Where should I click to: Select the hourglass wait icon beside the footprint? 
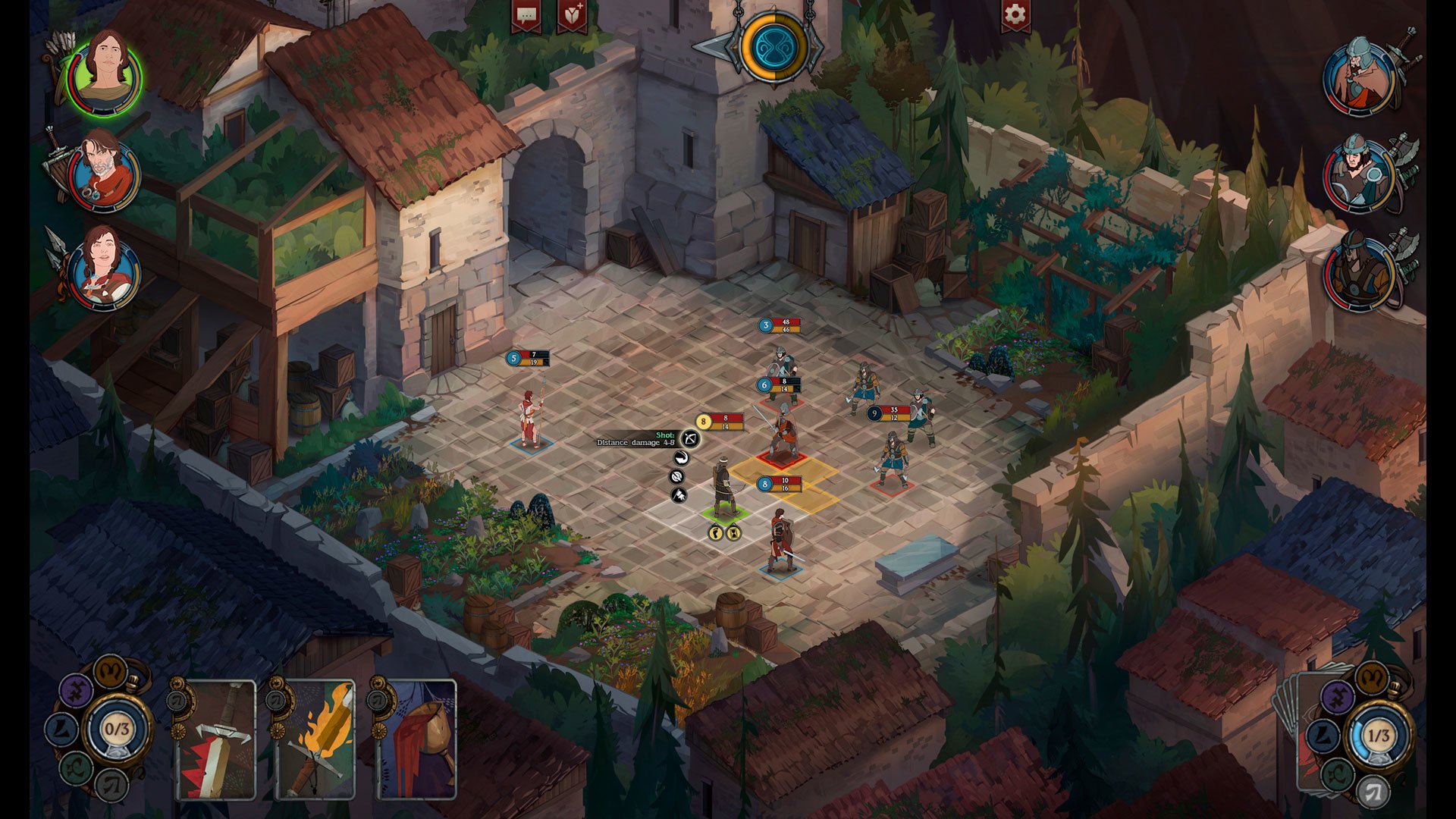tap(734, 533)
